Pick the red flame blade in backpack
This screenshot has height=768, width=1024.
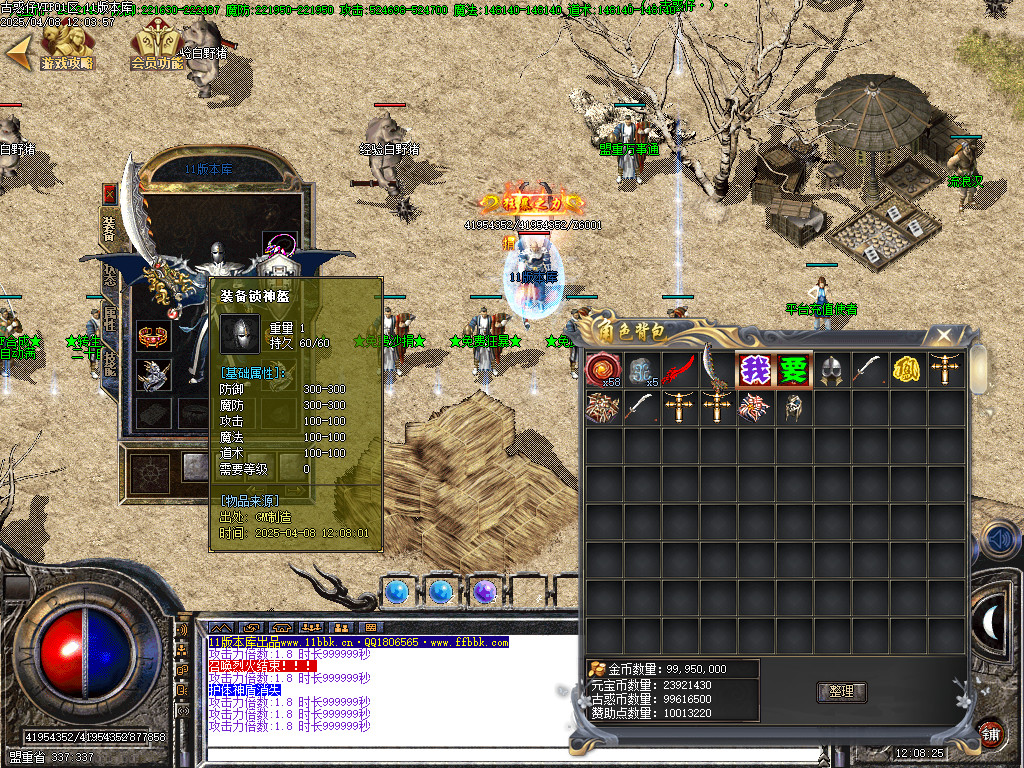pyautogui.click(x=679, y=370)
